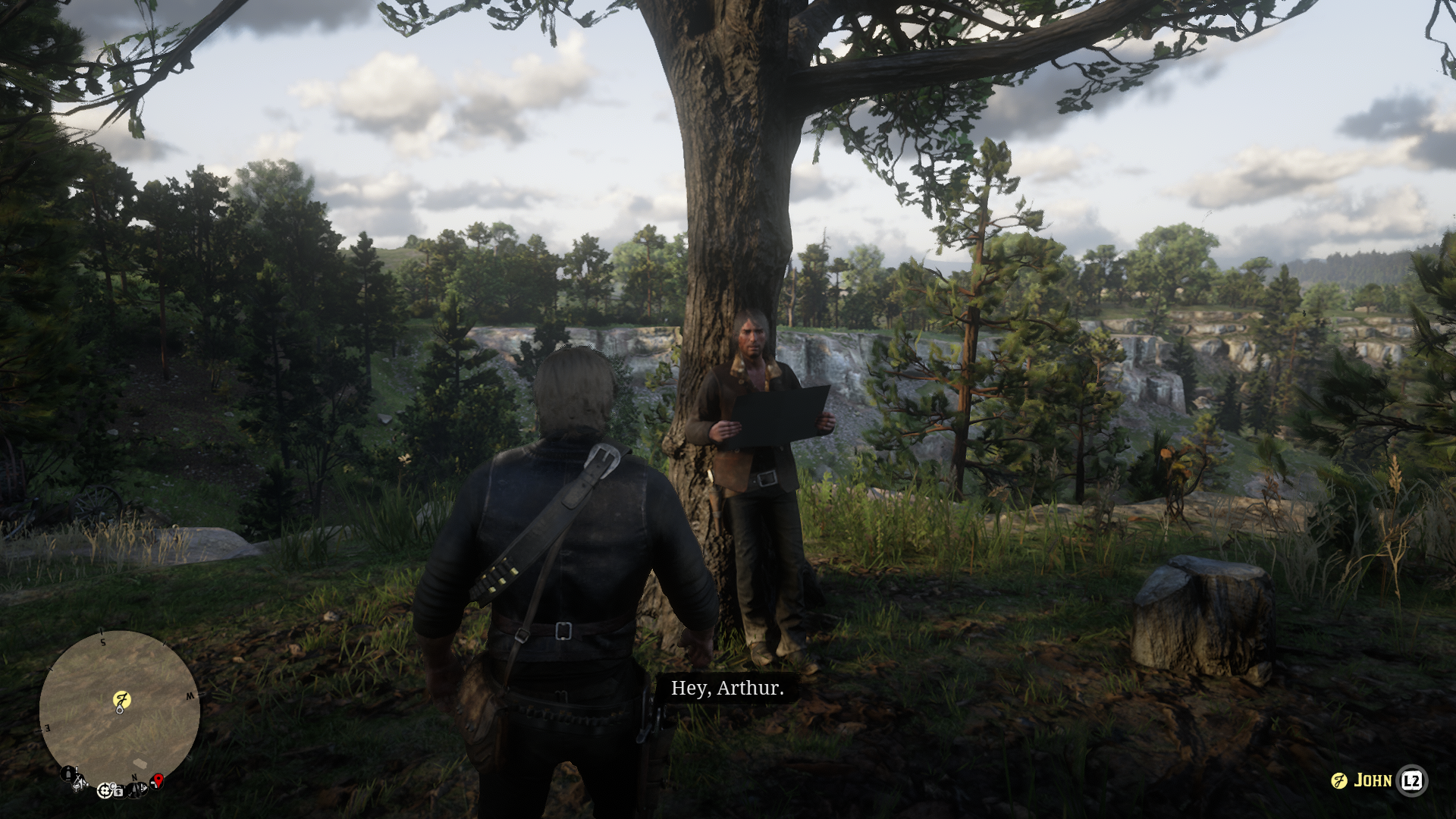Click the plant harvesting icon by the minimap edge
Image resolution: width=1456 pixels, height=819 pixels.
(x=77, y=786)
